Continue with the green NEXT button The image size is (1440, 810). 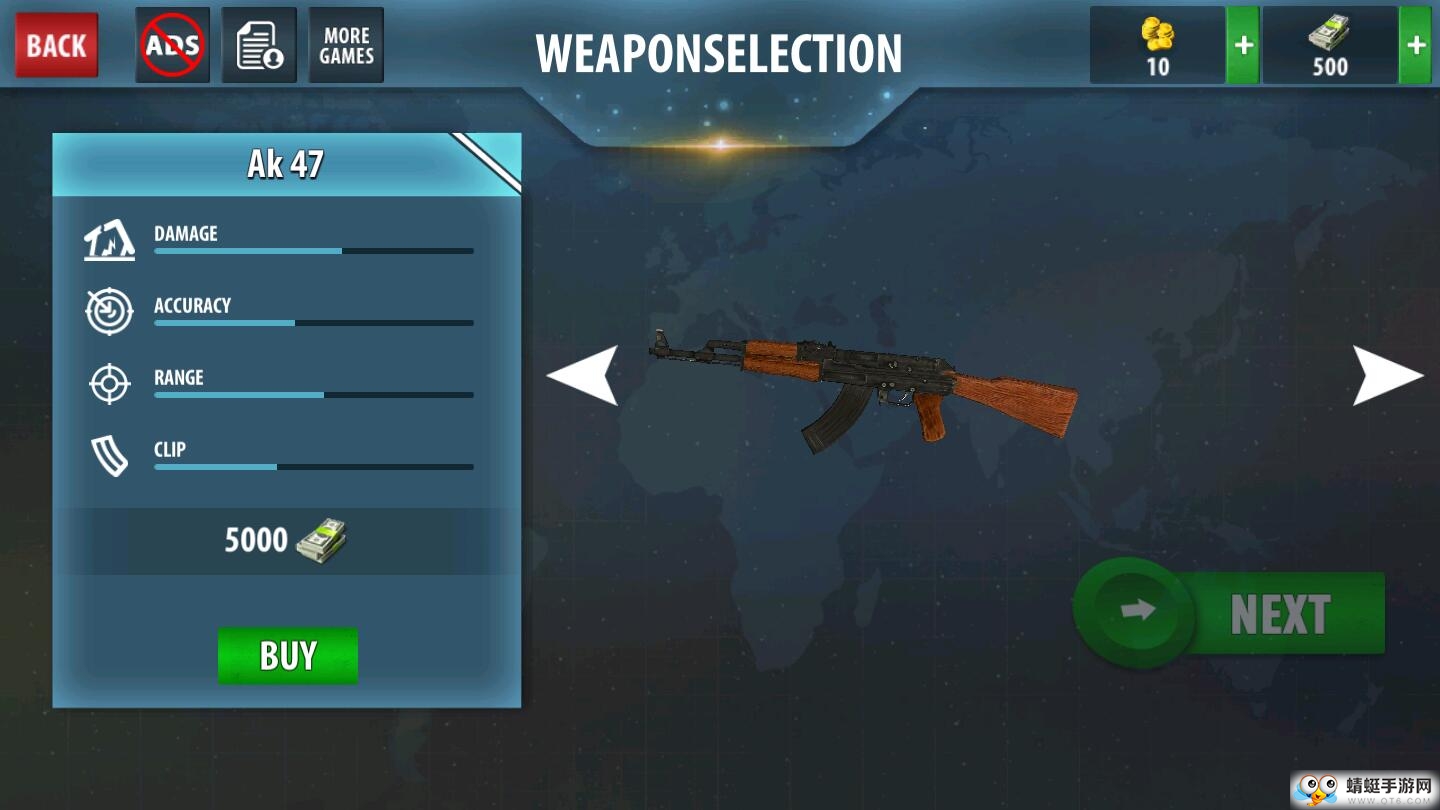[x=1232, y=613]
